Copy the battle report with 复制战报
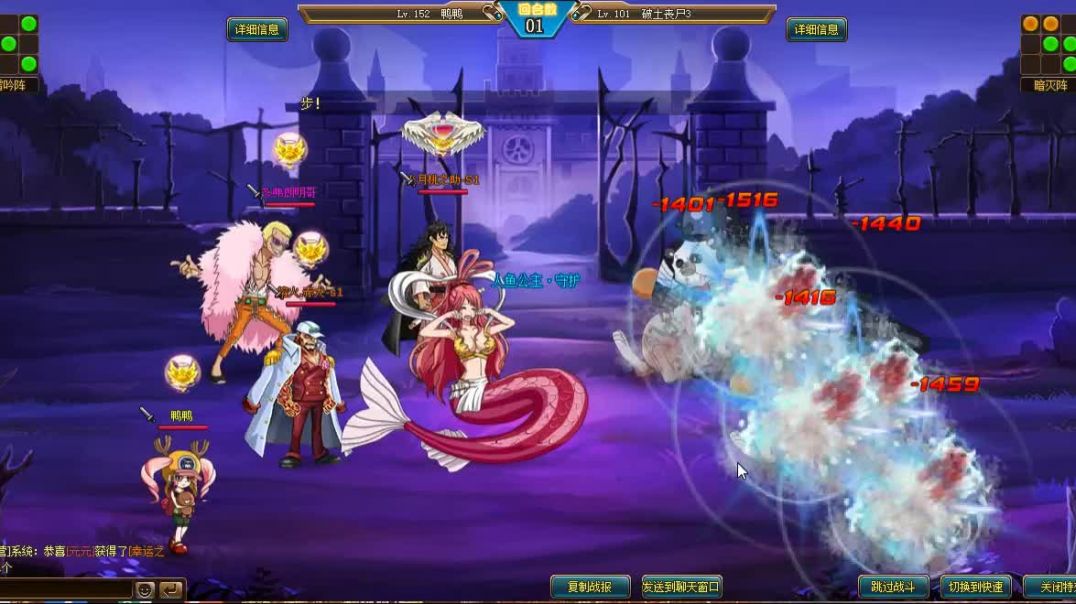The image size is (1076, 604). 590,587
